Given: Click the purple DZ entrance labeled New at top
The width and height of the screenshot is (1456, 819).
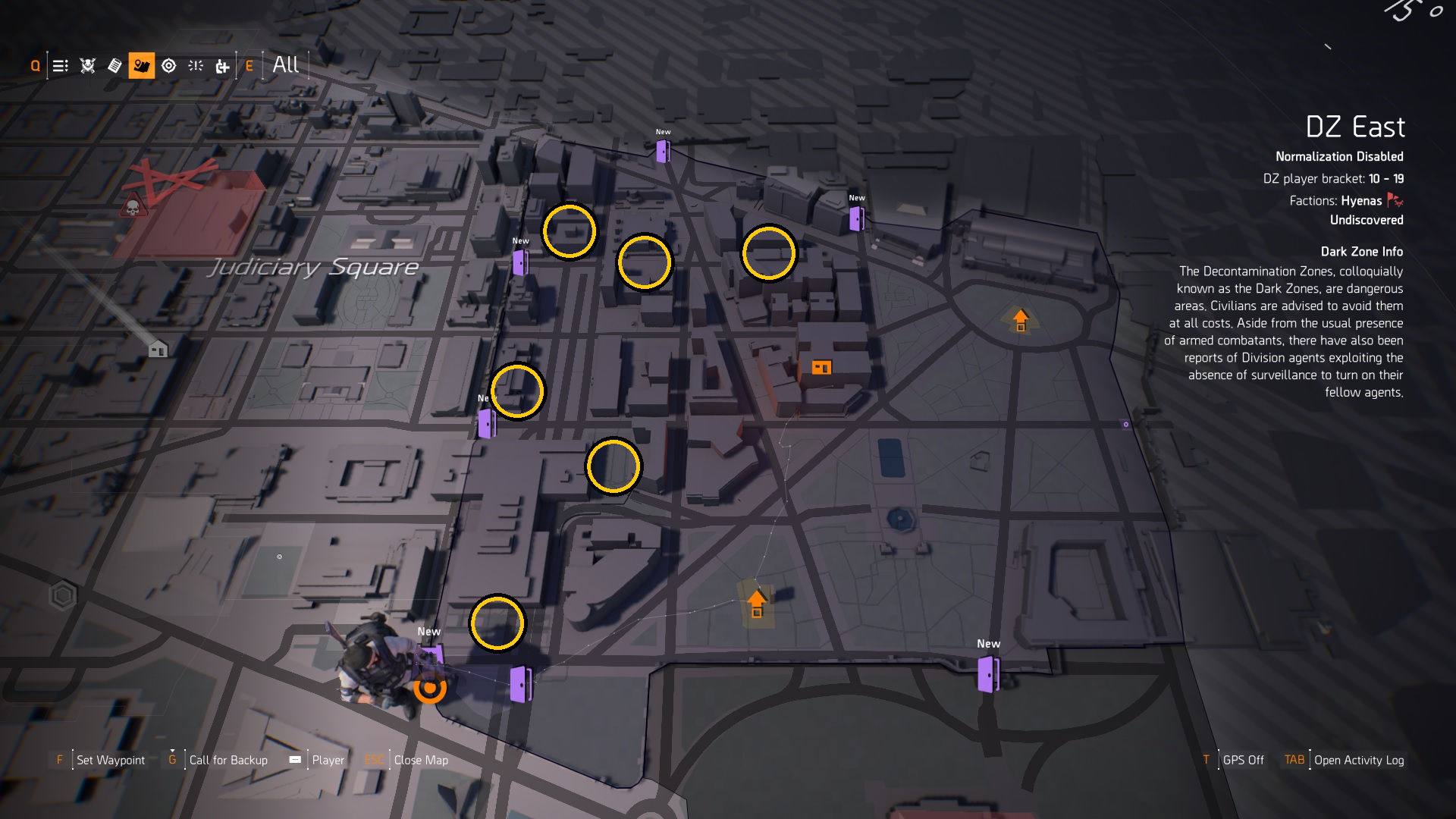Looking at the screenshot, I should [x=663, y=151].
